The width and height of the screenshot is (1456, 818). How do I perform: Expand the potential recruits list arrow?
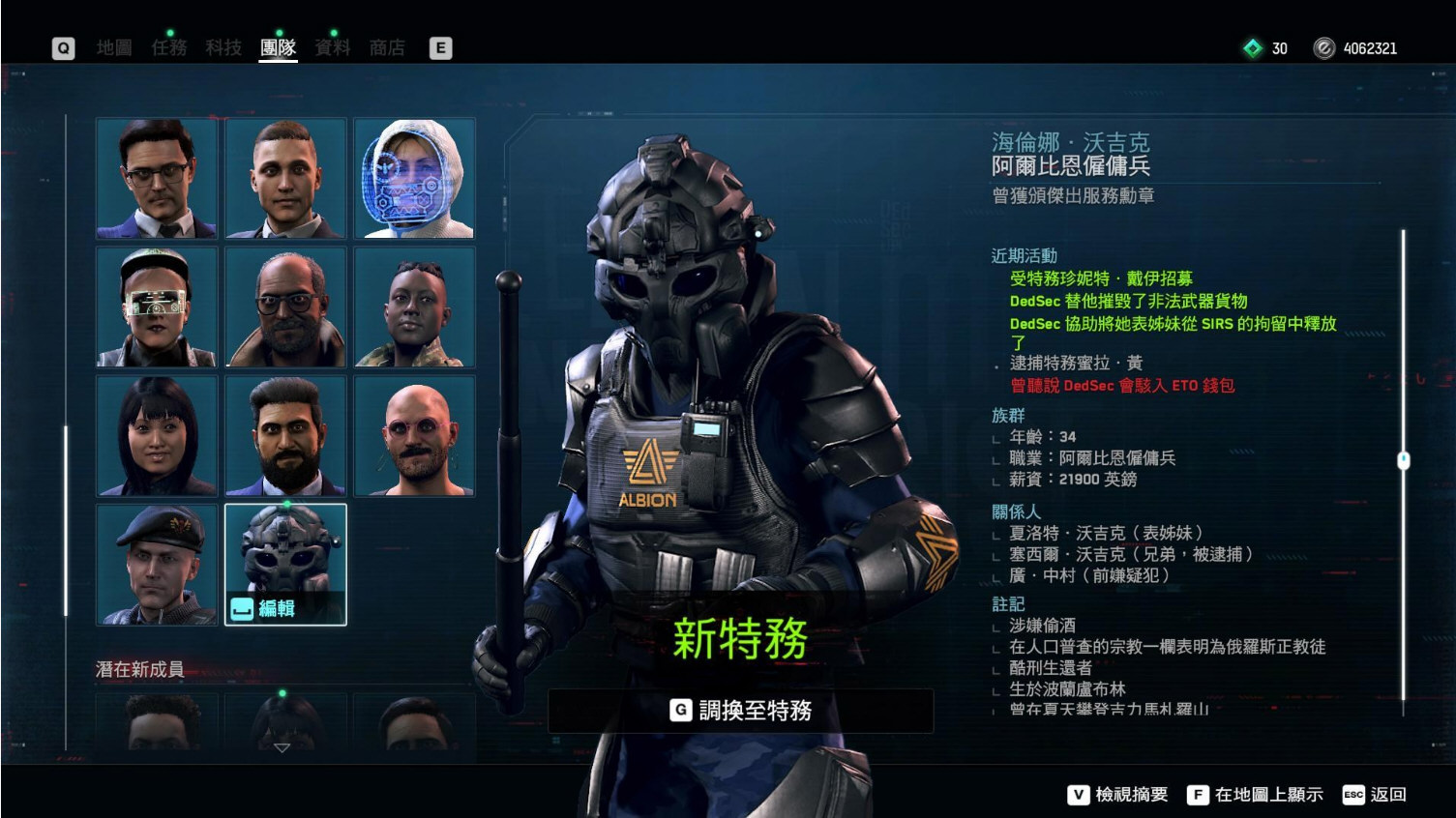click(x=282, y=747)
